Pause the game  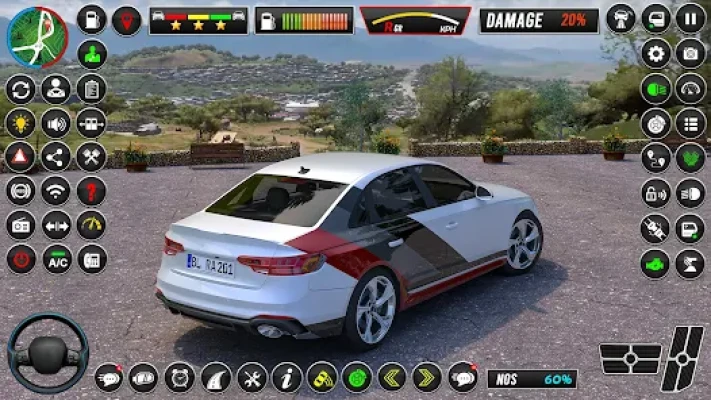point(690,18)
